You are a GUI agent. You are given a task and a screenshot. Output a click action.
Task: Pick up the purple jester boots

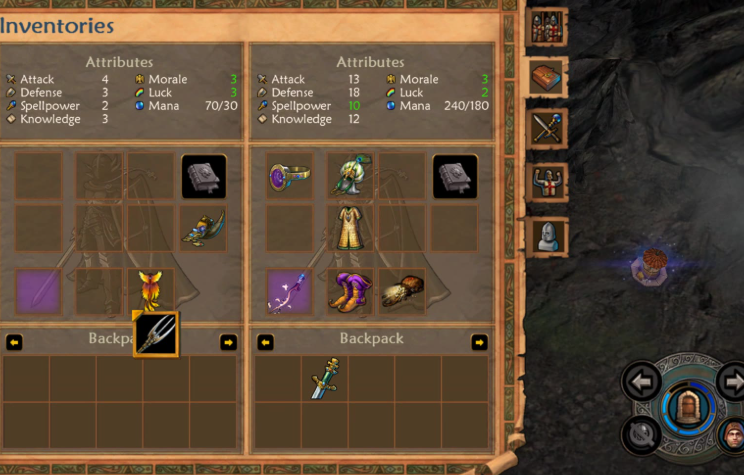pos(351,291)
